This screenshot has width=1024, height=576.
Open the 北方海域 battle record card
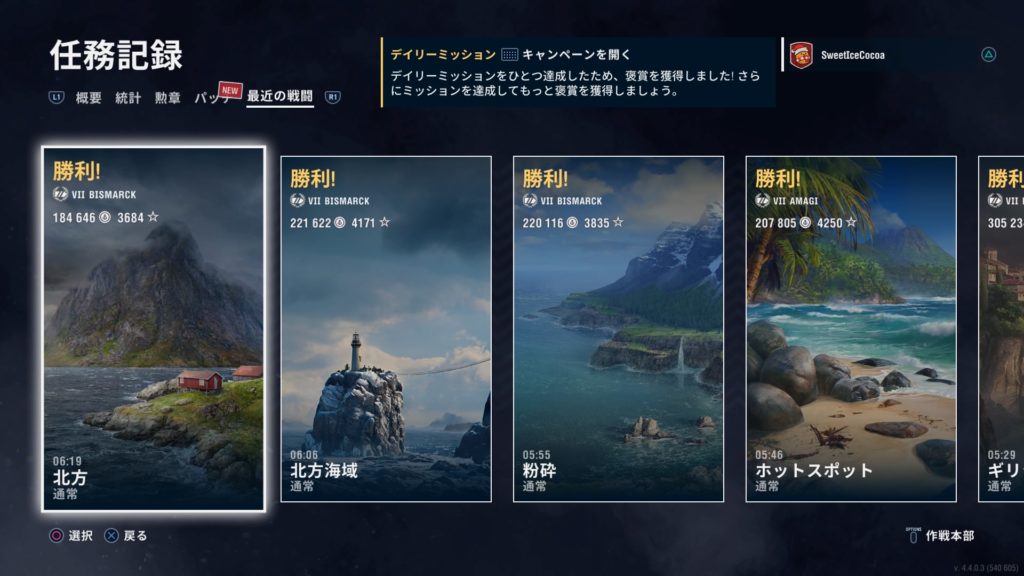click(x=386, y=329)
